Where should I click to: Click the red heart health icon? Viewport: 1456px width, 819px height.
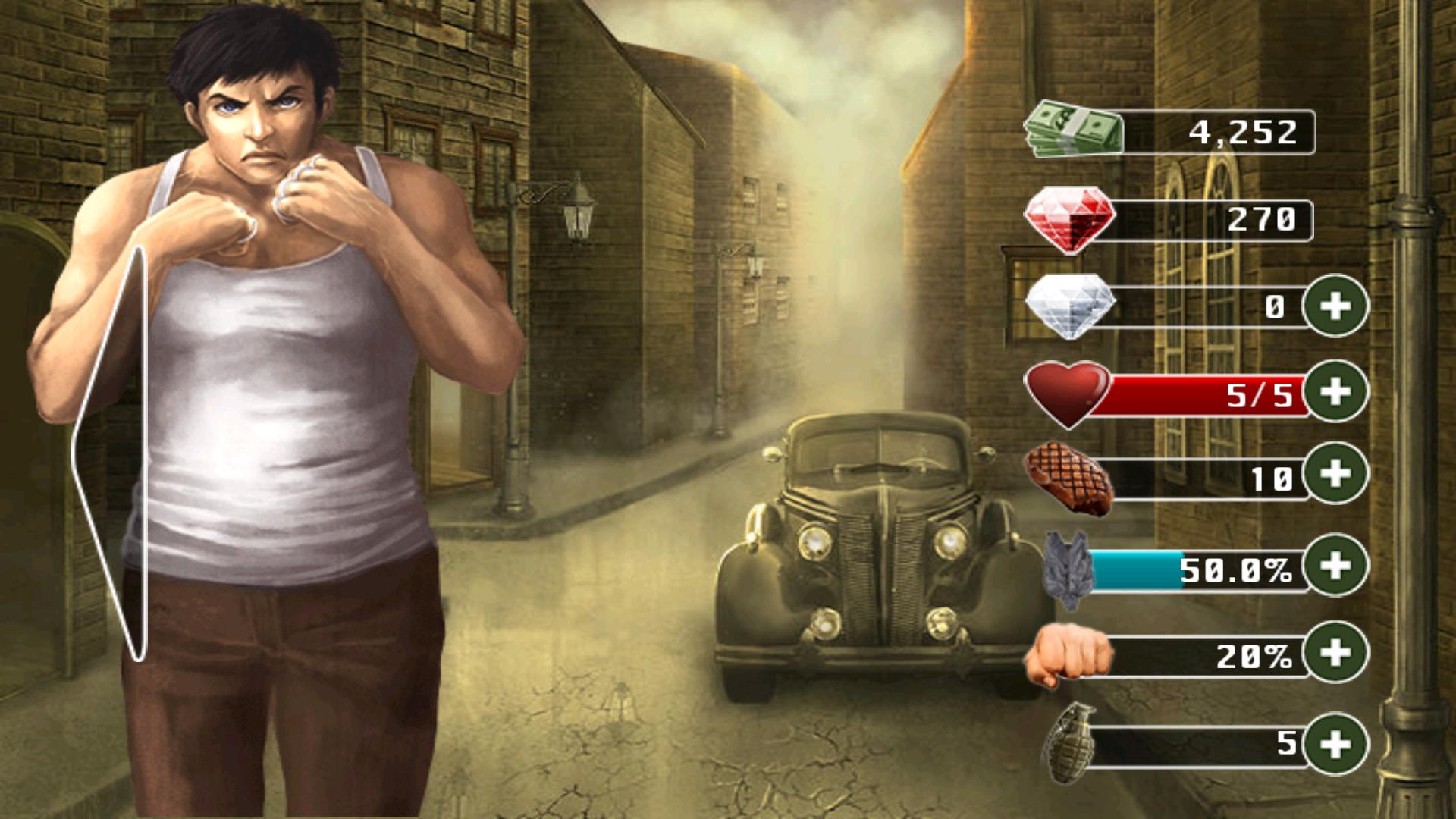[1069, 393]
